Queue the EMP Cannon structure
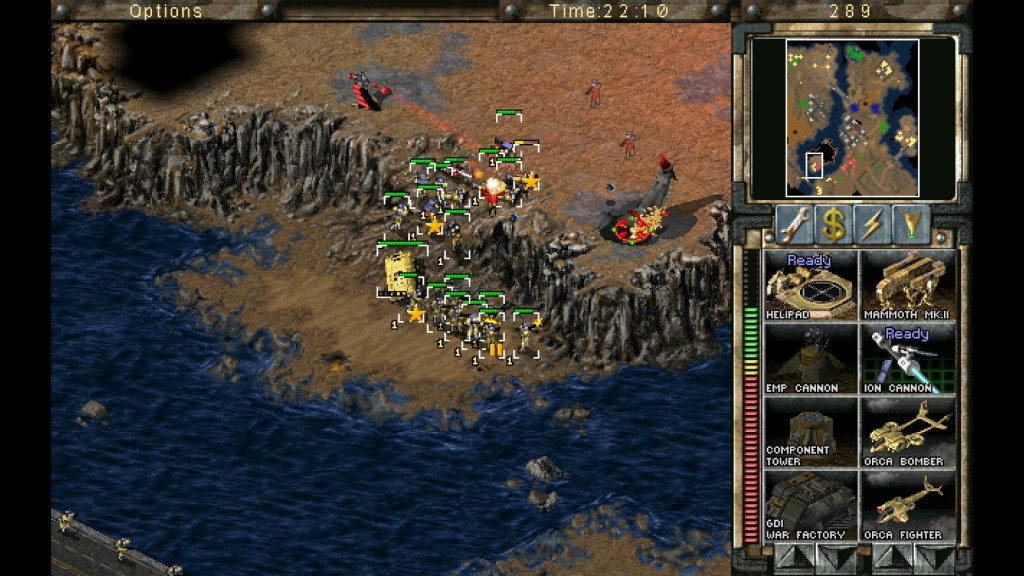The width and height of the screenshot is (1024, 576). pyautogui.click(x=811, y=359)
